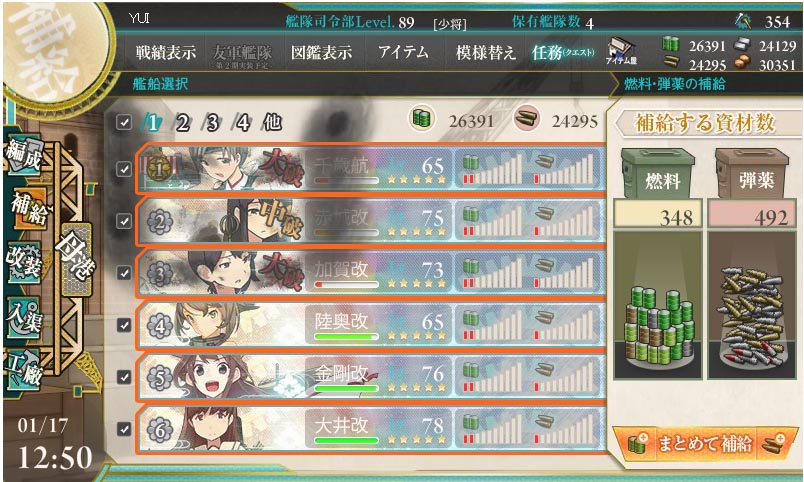Switch to fleet 2 tab
804x482 pixels.
[x=183, y=123]
